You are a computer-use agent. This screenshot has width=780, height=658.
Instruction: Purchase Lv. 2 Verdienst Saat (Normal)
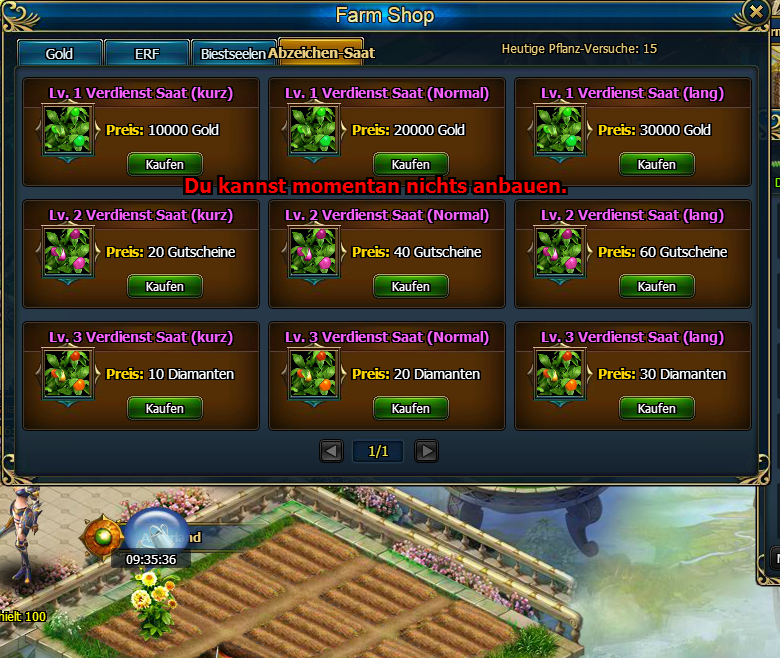click(x=411, y=286)
